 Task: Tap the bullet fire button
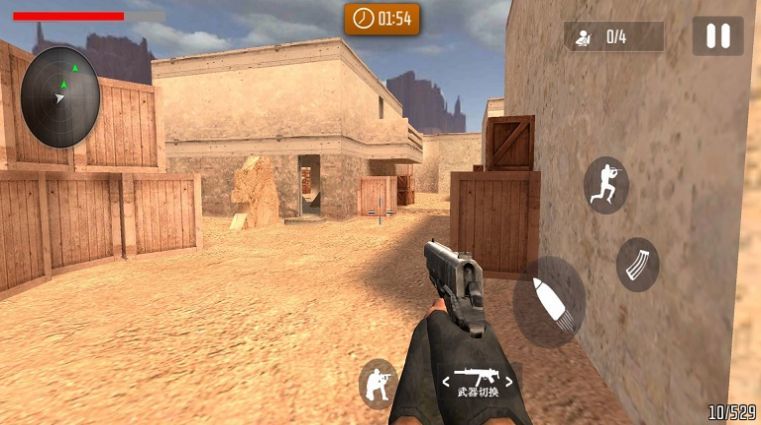549,303
